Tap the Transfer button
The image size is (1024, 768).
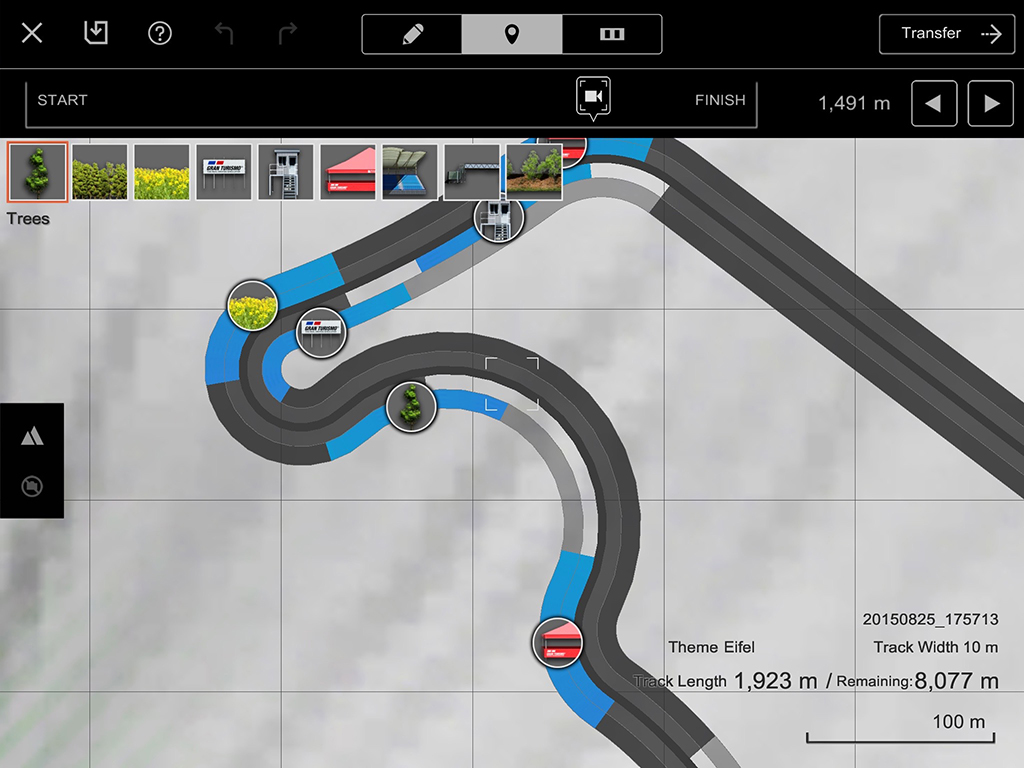[x=947, y=34]
